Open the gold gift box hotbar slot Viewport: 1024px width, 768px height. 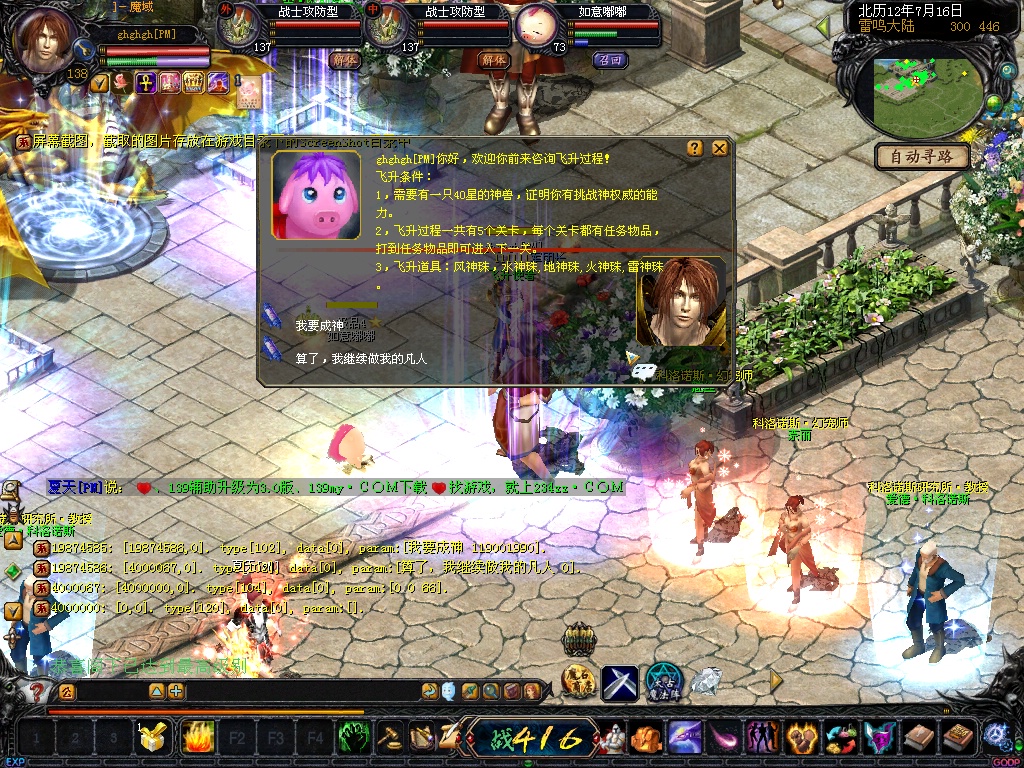(154, 739)
